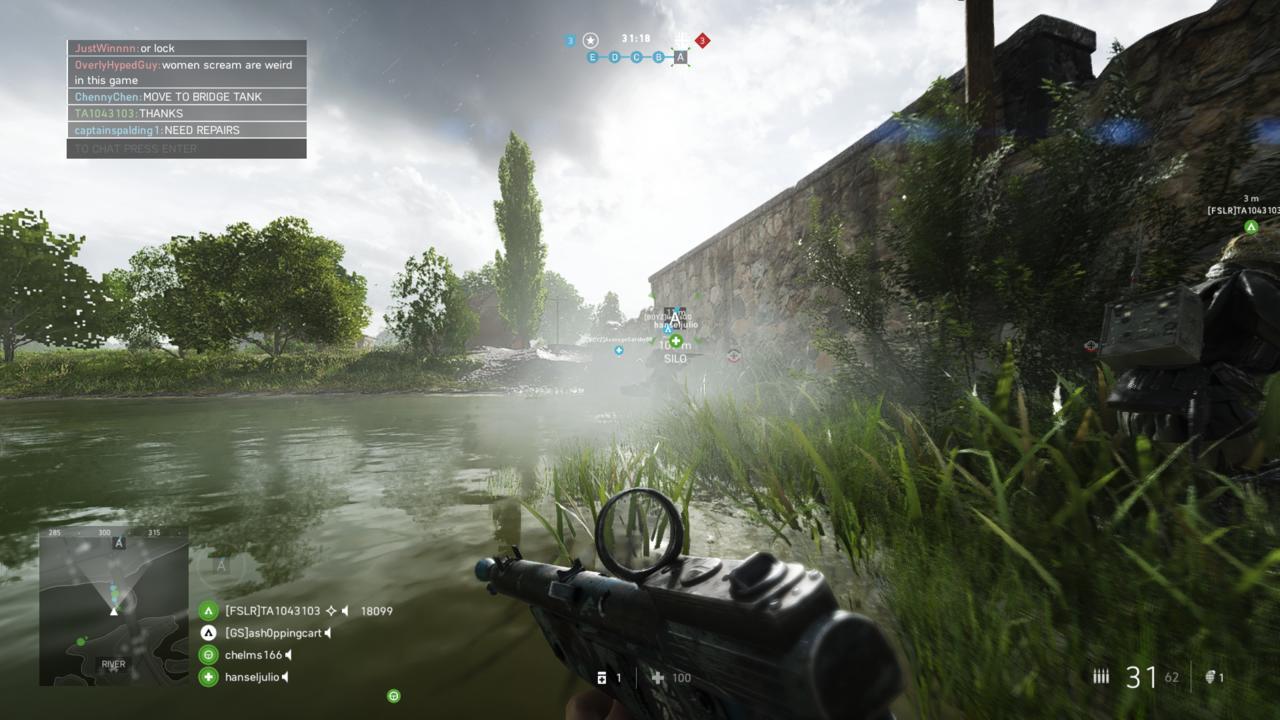Mute [GS]ash0ppingcart's voice chat speaker
This screenshot has width=1280, height=720.
click(327, 633)
